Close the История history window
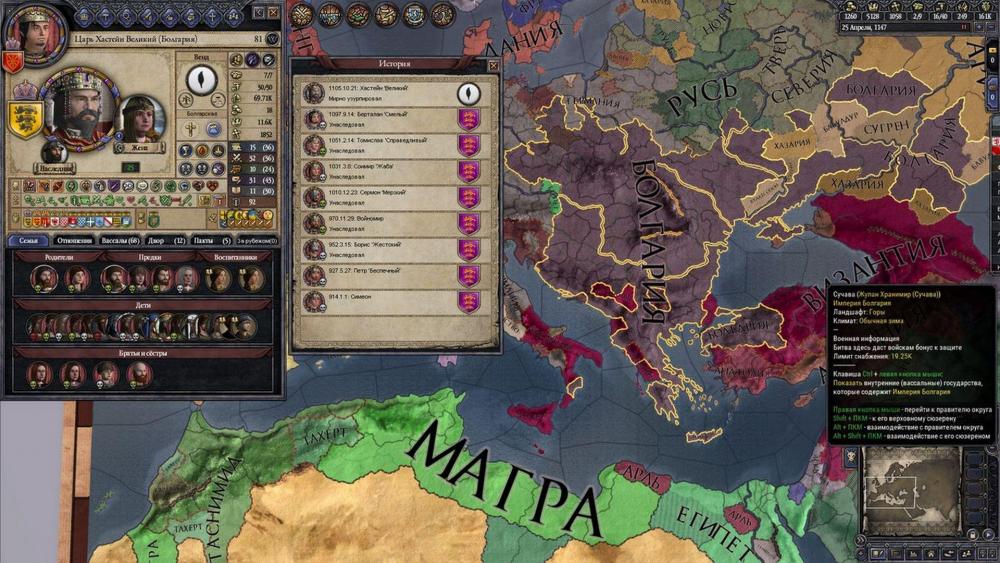Screen dimensions: 1000x563 [x=492, y=64]
